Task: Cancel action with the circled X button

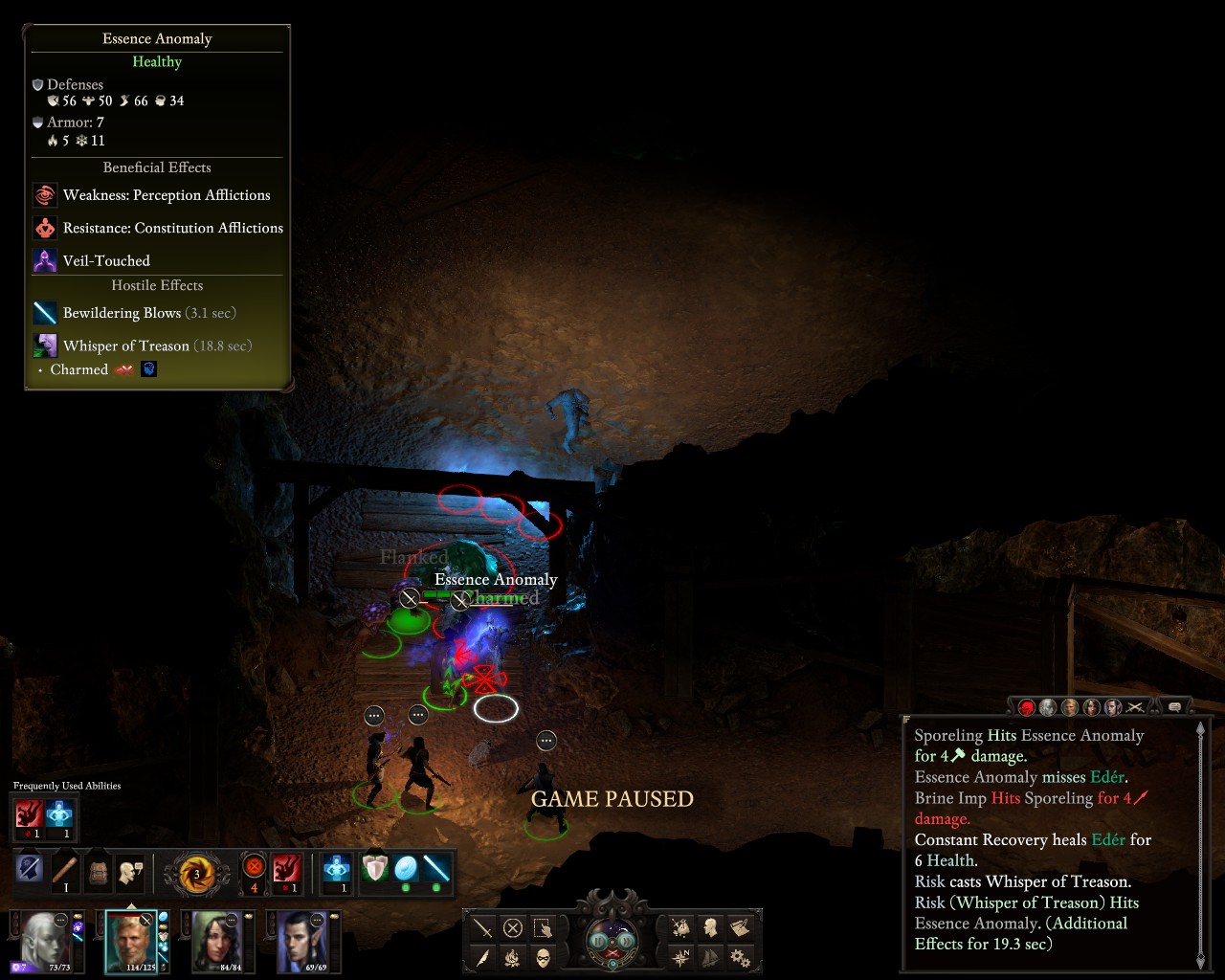Action: (513, 928)
